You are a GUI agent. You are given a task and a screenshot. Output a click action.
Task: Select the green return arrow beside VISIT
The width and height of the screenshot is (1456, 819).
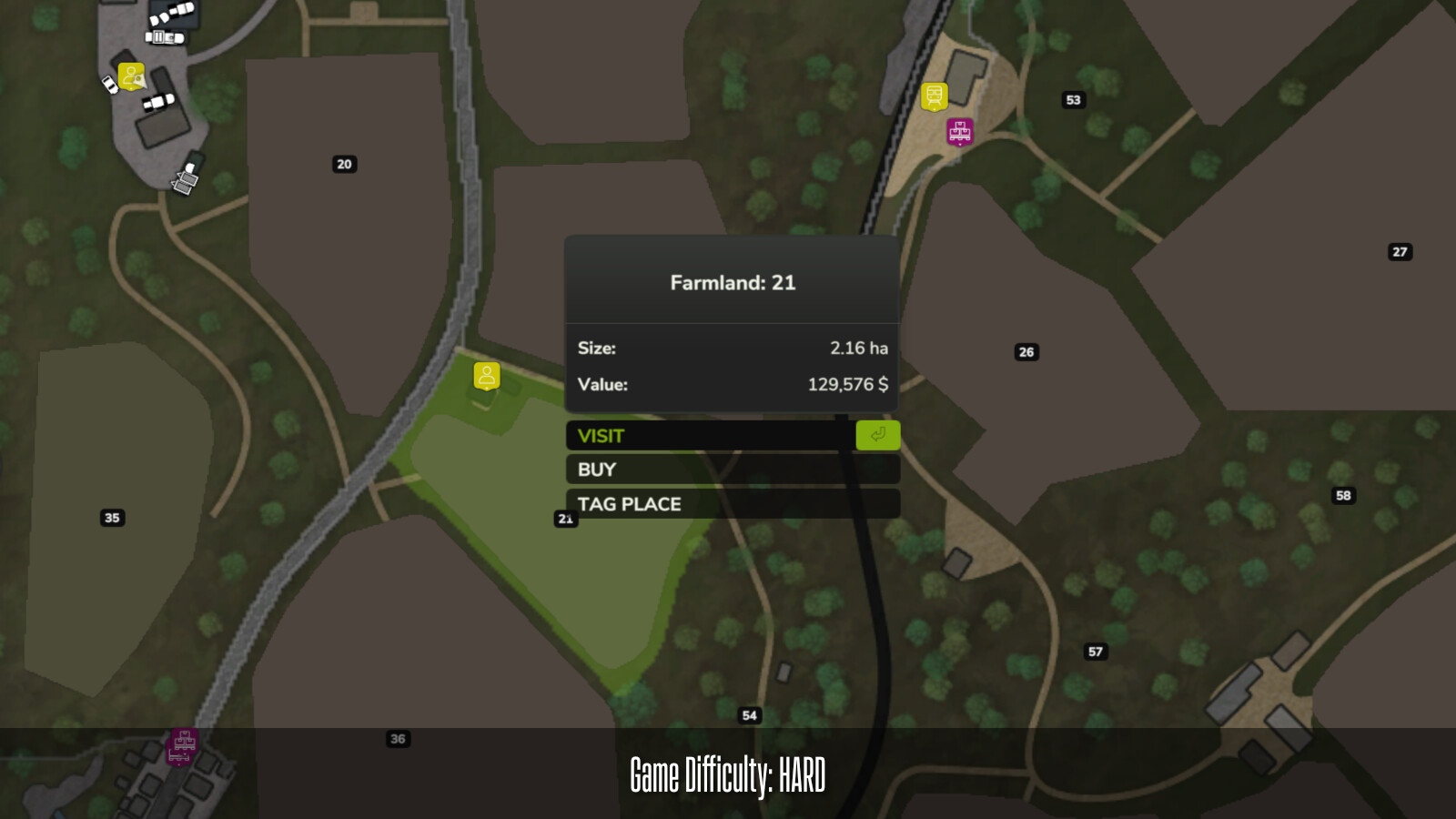click(x=876, y=436)
